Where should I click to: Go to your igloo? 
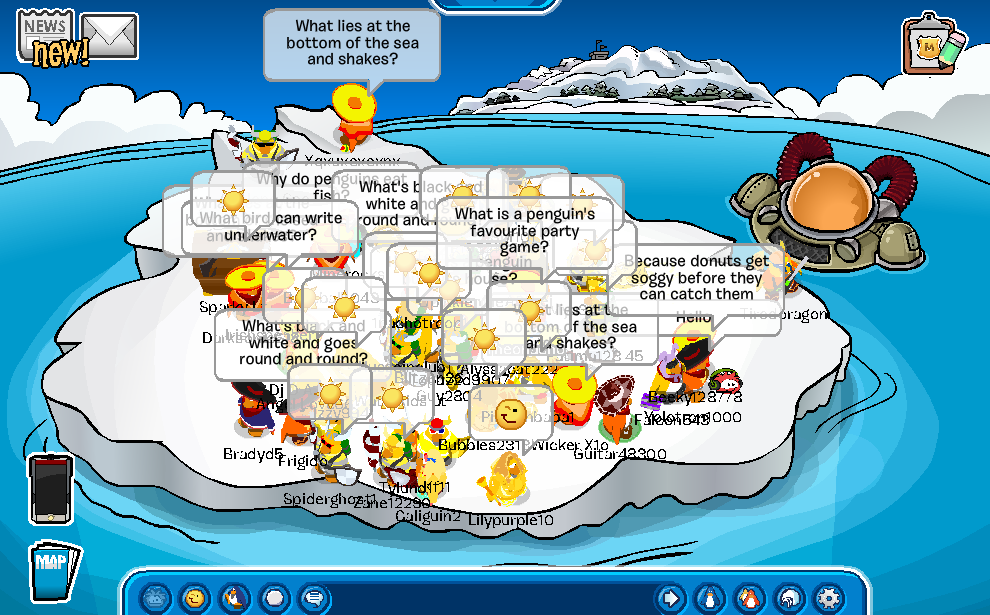coord(789,598)
